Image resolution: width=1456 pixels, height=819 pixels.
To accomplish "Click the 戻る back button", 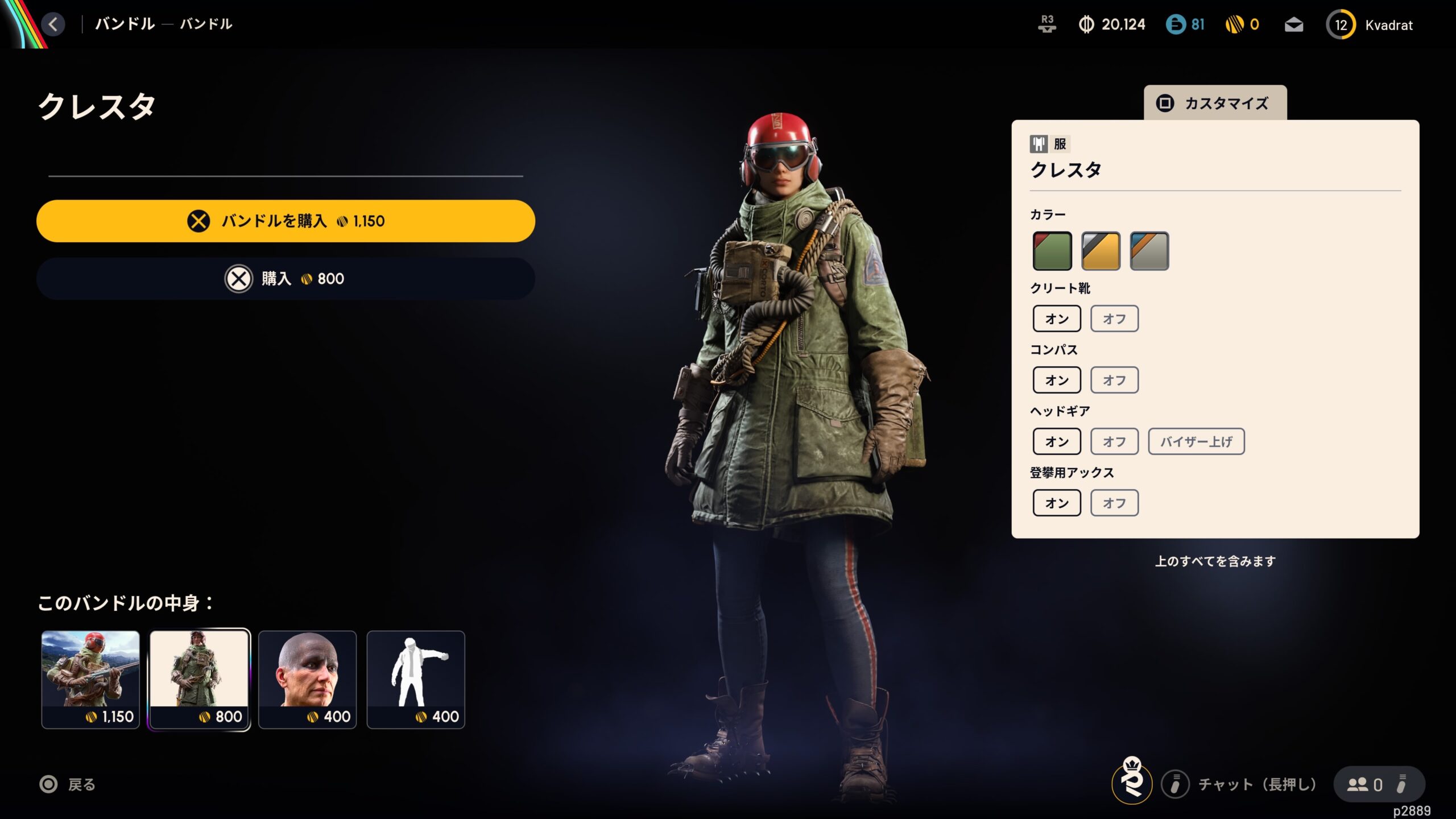I will click(68, 785).
